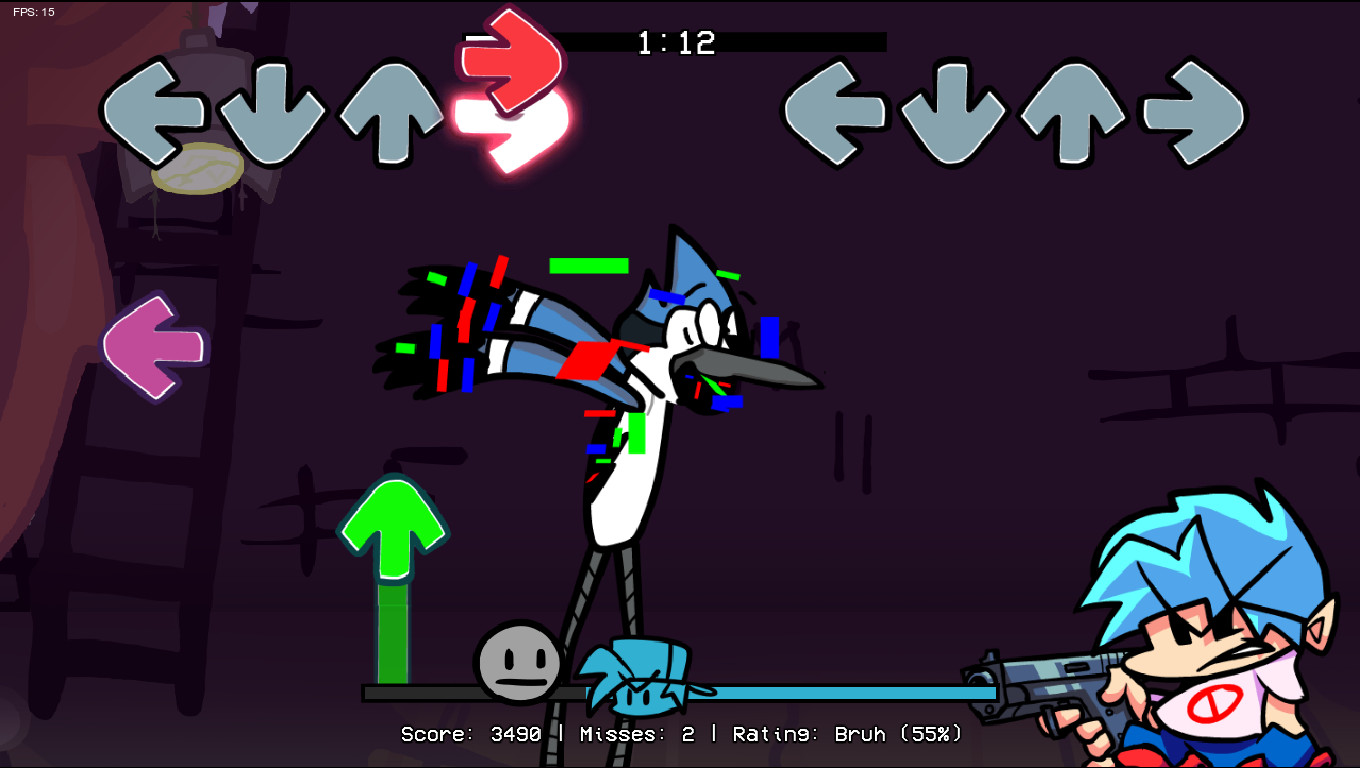This screenshot has width=1360, height=768.
Task: Click the blue portion of the health bar
Action: [850, 691]
